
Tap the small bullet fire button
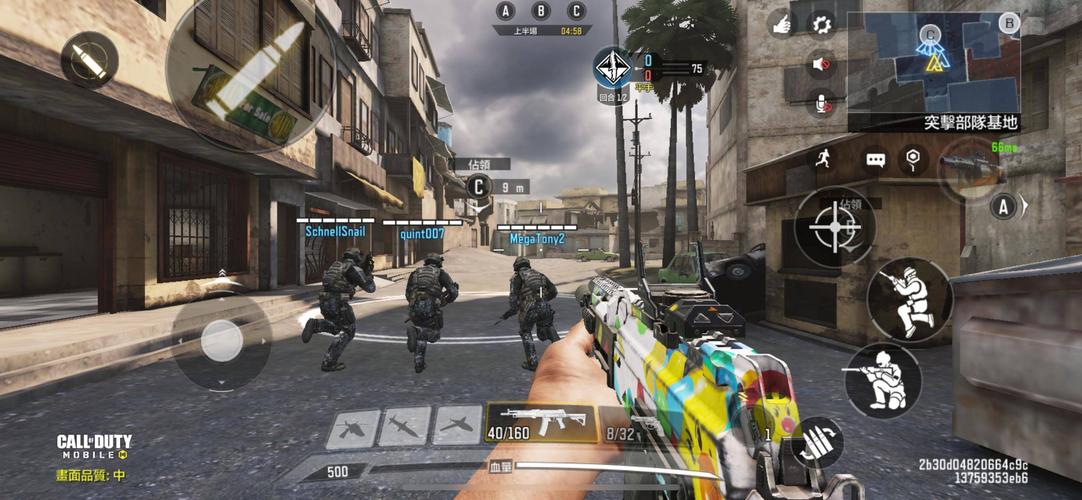(89, 59)
